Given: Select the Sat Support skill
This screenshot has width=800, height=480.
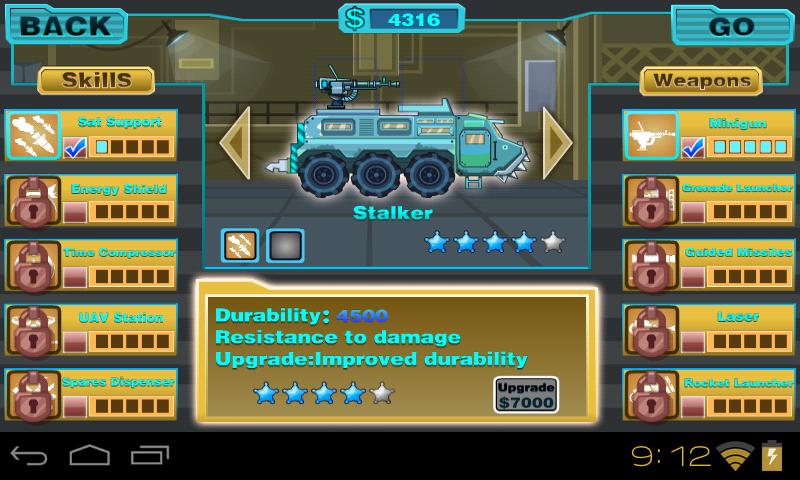Looking at the screenshot, I should [x=33, y=135].
